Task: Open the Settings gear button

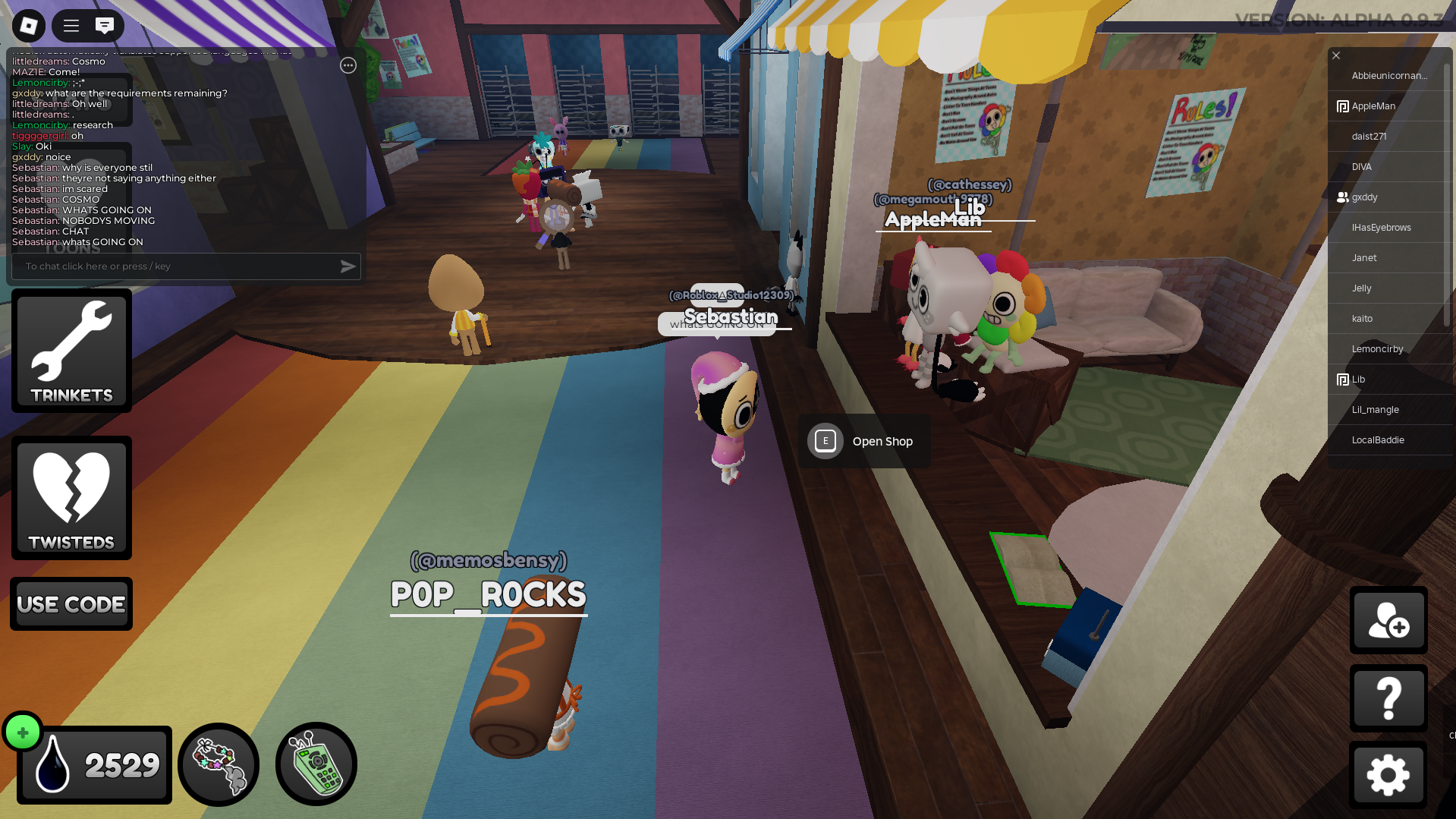Action: pyautogui.click(x=1388, y=775)
